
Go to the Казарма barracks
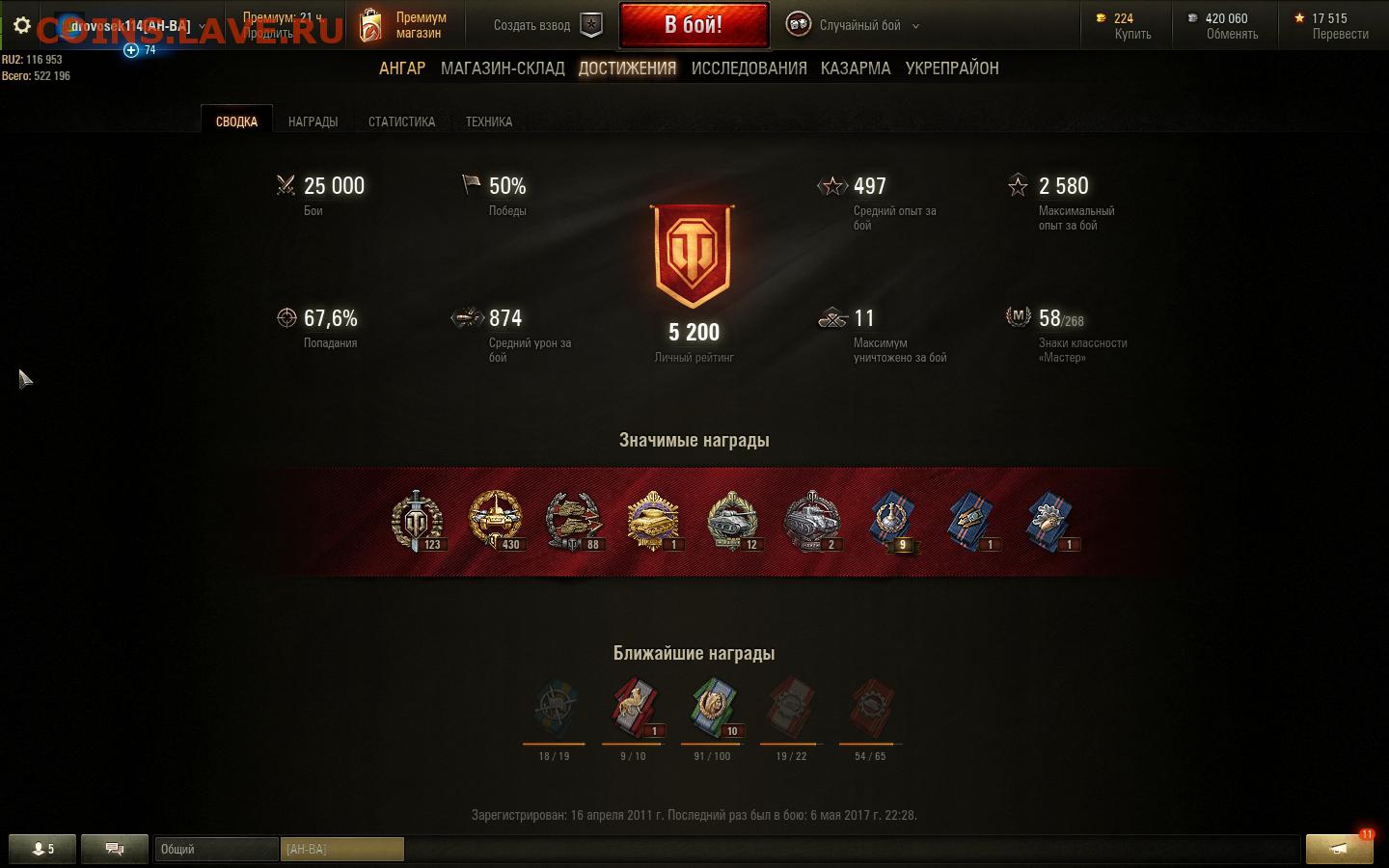point(856,68)
